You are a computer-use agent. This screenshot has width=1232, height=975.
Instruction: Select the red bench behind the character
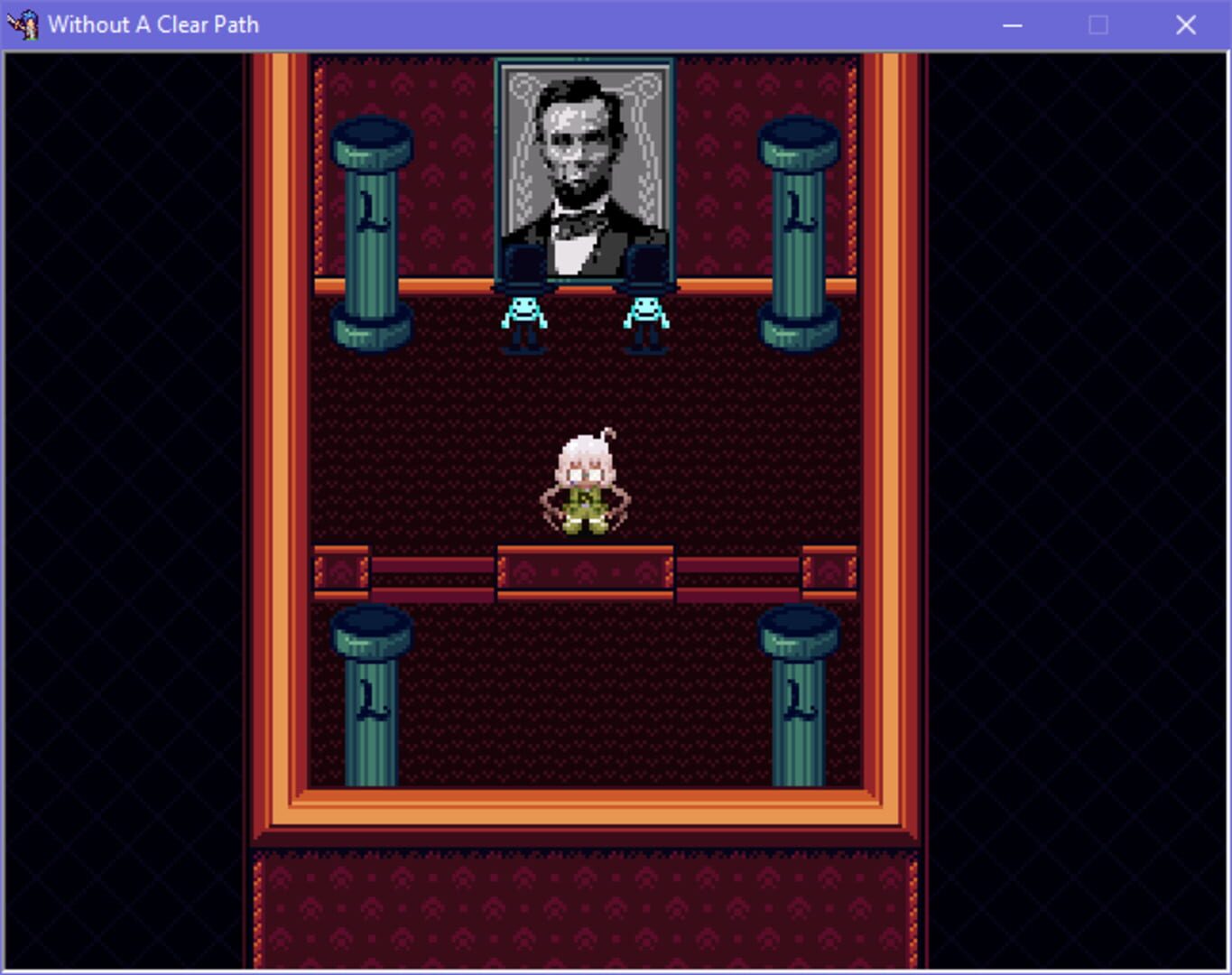(585, 571)
